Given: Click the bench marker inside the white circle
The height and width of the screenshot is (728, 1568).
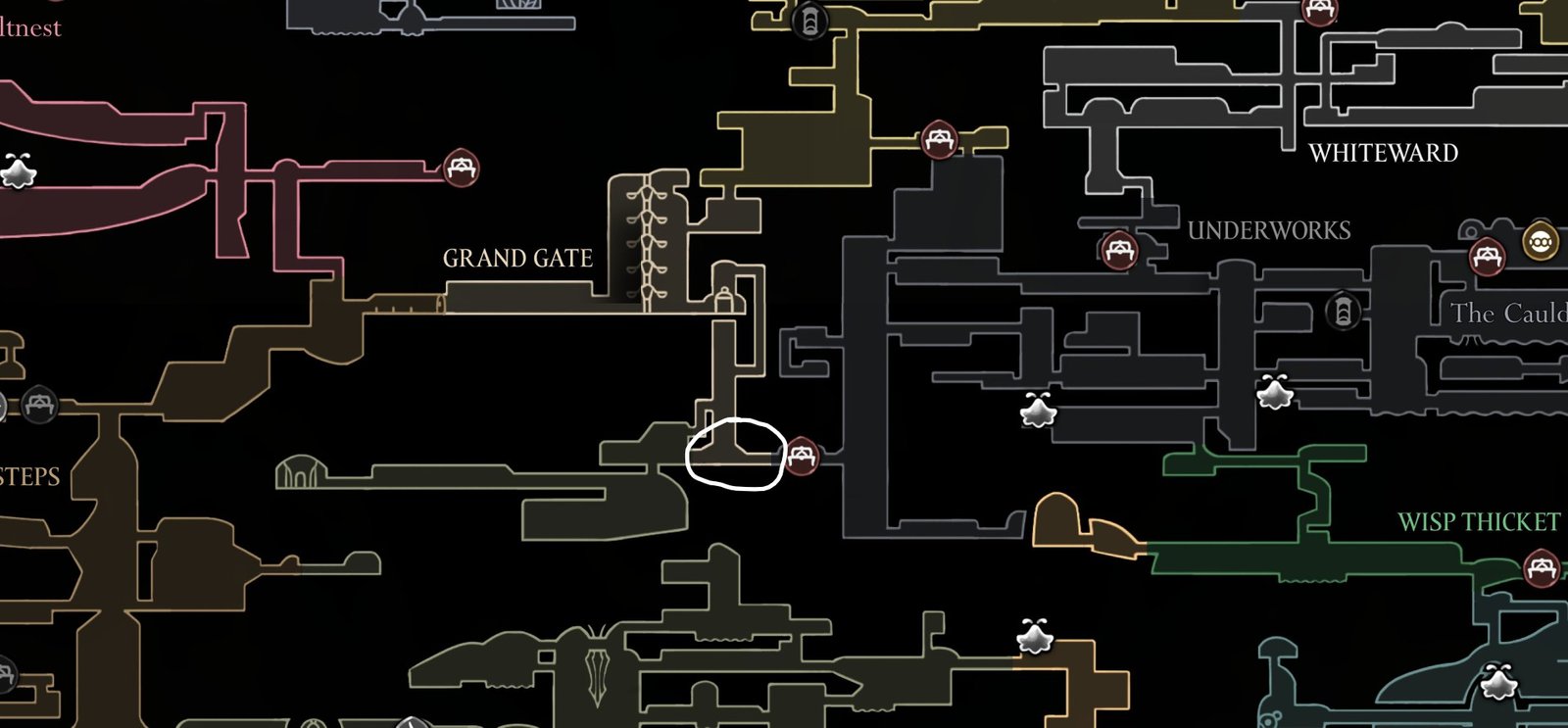Looking at the screenshot, I should 804,454.
